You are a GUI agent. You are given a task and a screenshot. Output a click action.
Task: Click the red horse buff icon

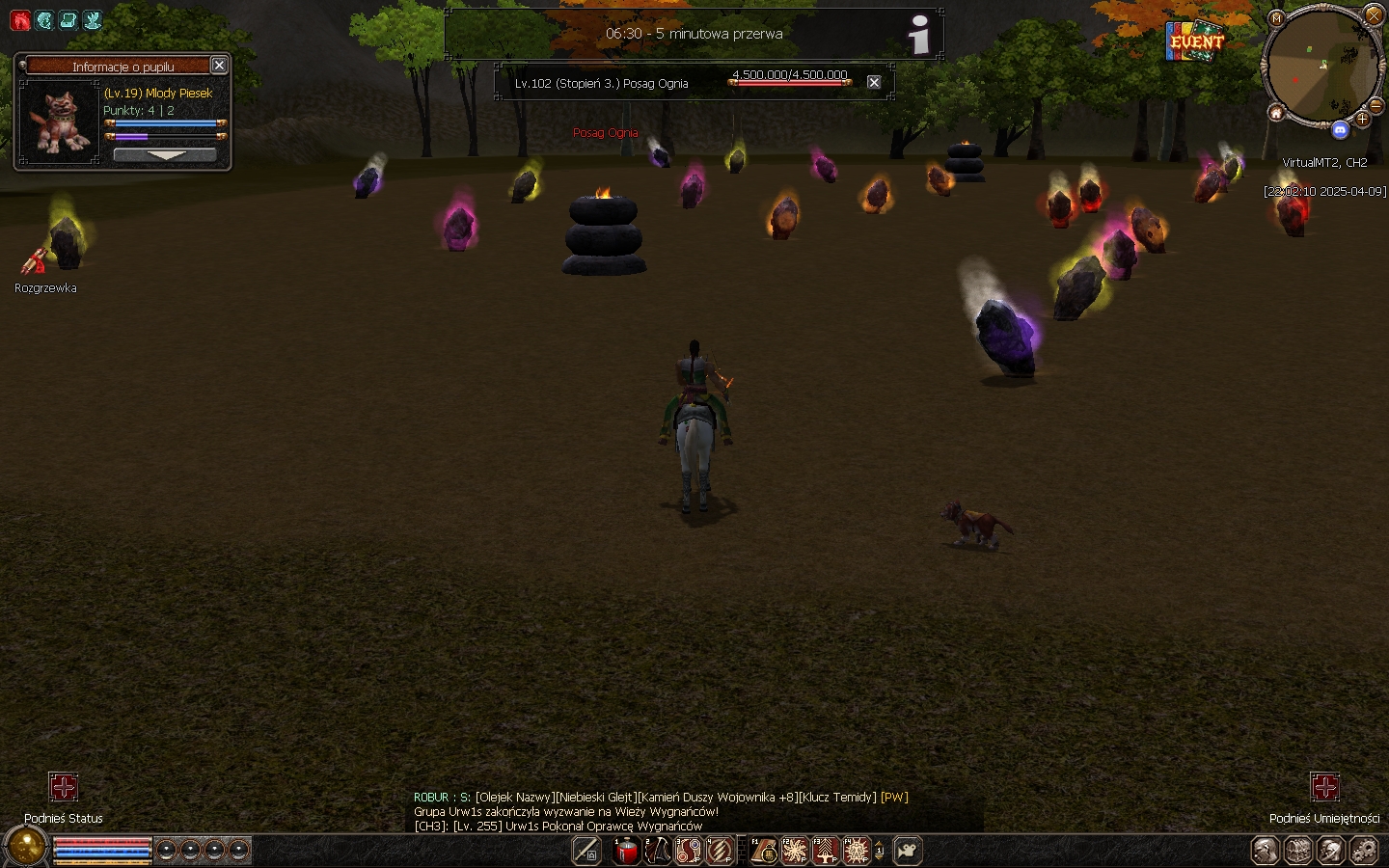pos(20,20)
